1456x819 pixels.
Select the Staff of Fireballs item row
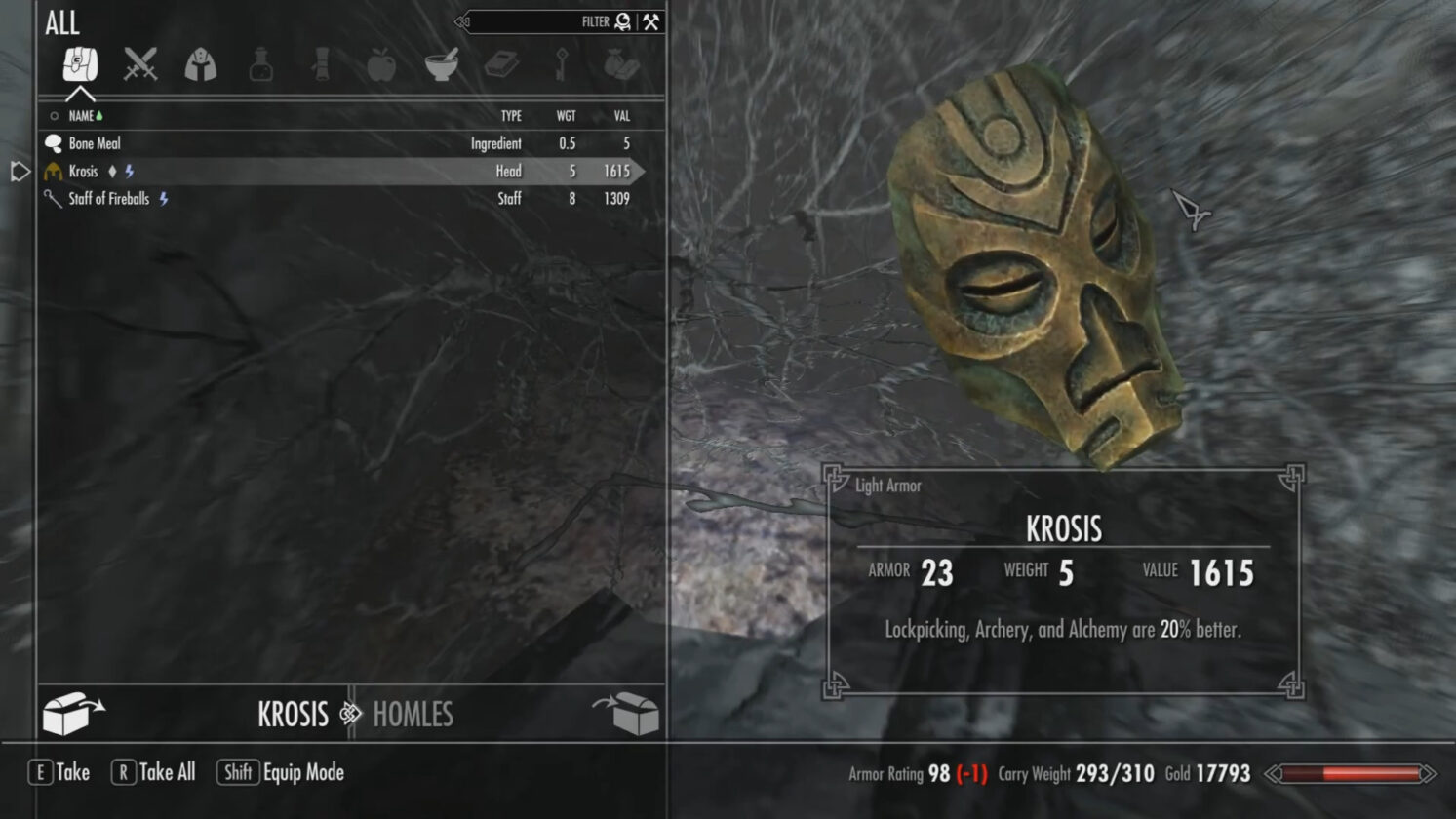pyautogui.click(x=109, y=198)
